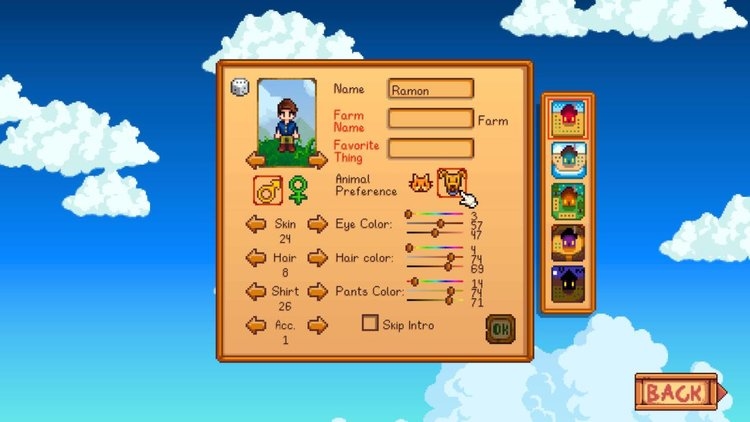Toggle the Skip Intro checkbox

pyautogui.click(x=370, y=324)
